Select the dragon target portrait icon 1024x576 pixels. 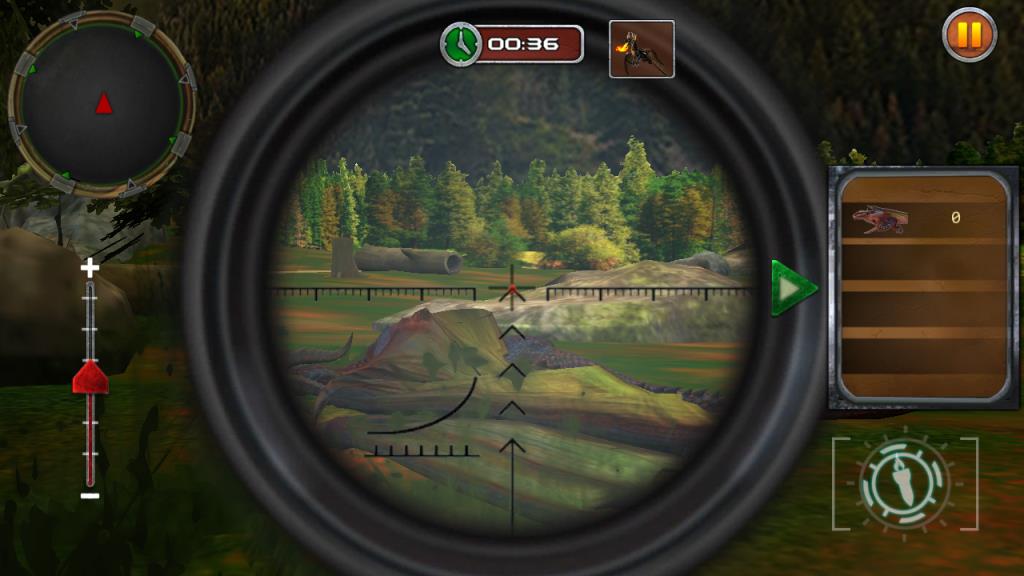(641, 49)
